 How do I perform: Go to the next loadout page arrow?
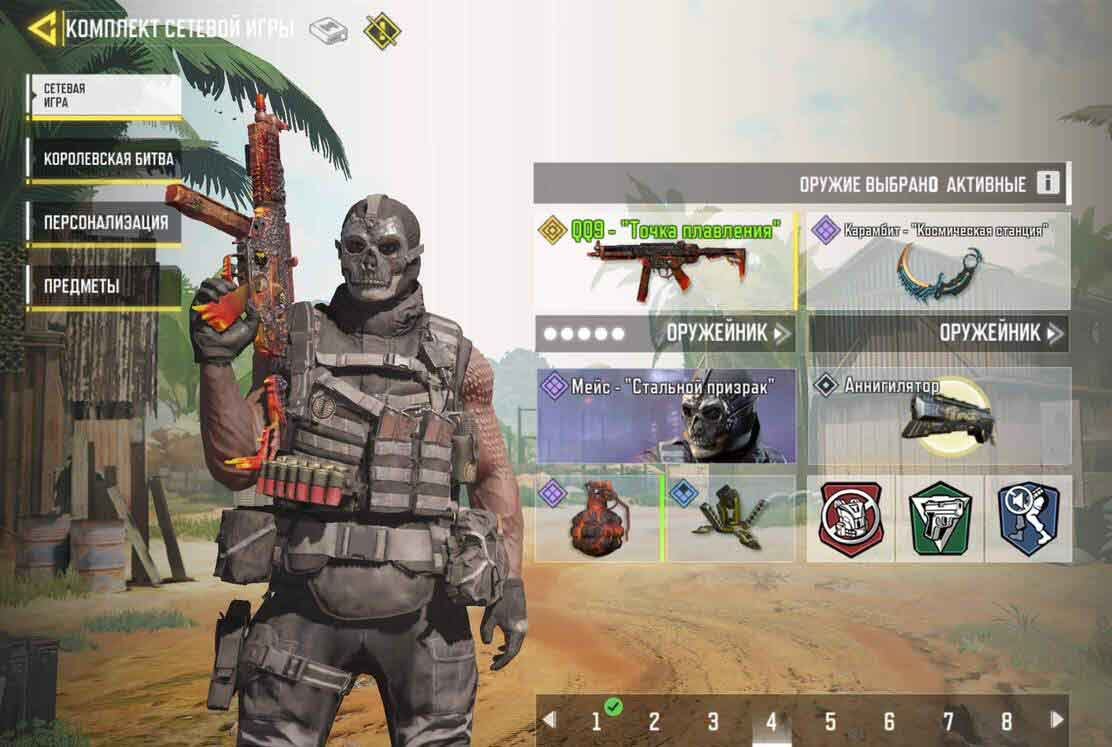1056,720
